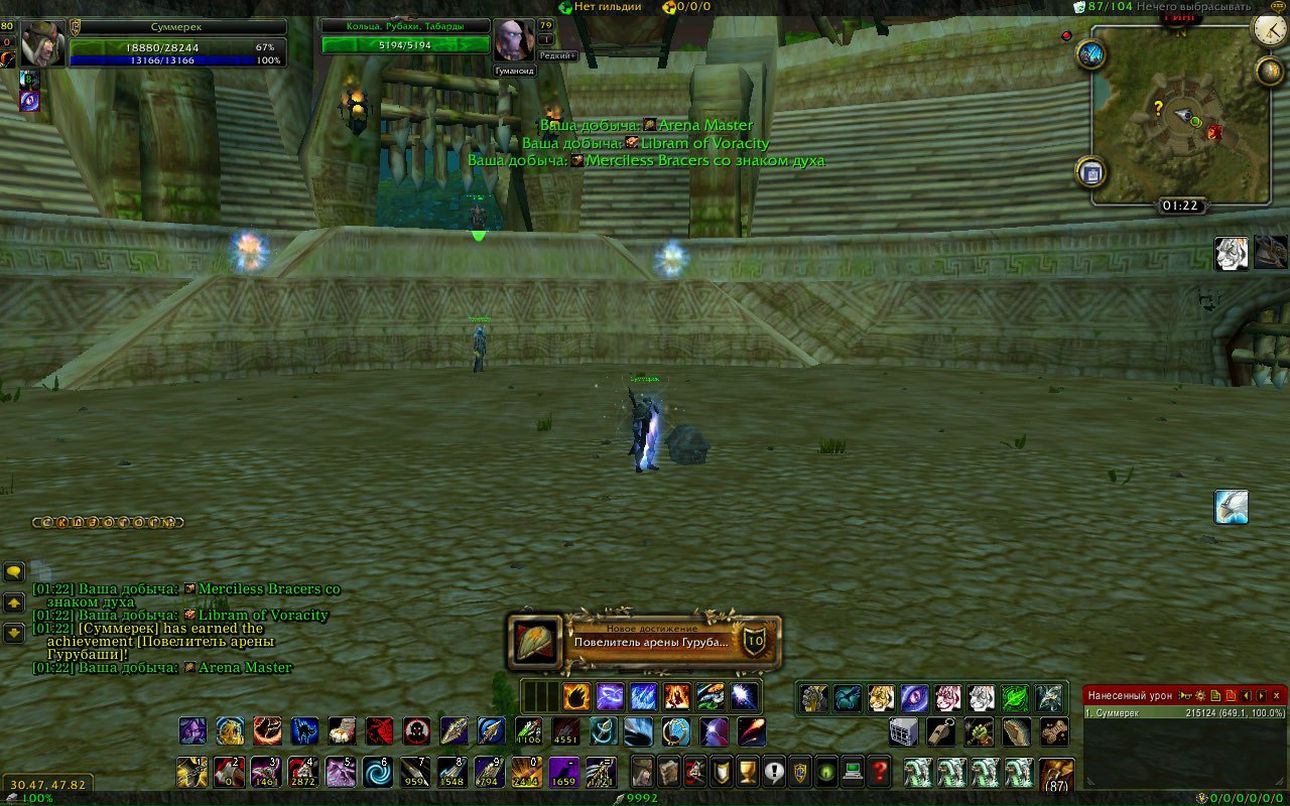
Task: Activate the blue swirl ability on slot 6
Action: pyautogui.click(x=378, y=772)
